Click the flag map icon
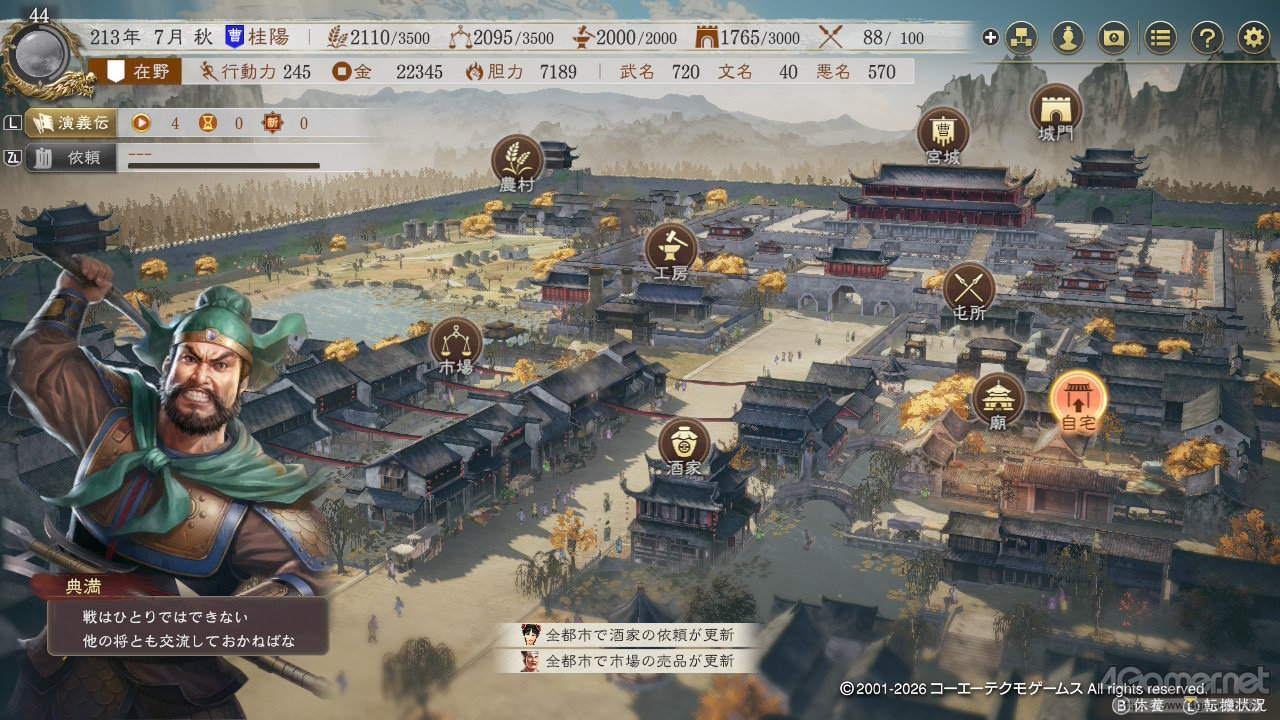This screenshot has height=720, width=1280. coord(1114,38)
